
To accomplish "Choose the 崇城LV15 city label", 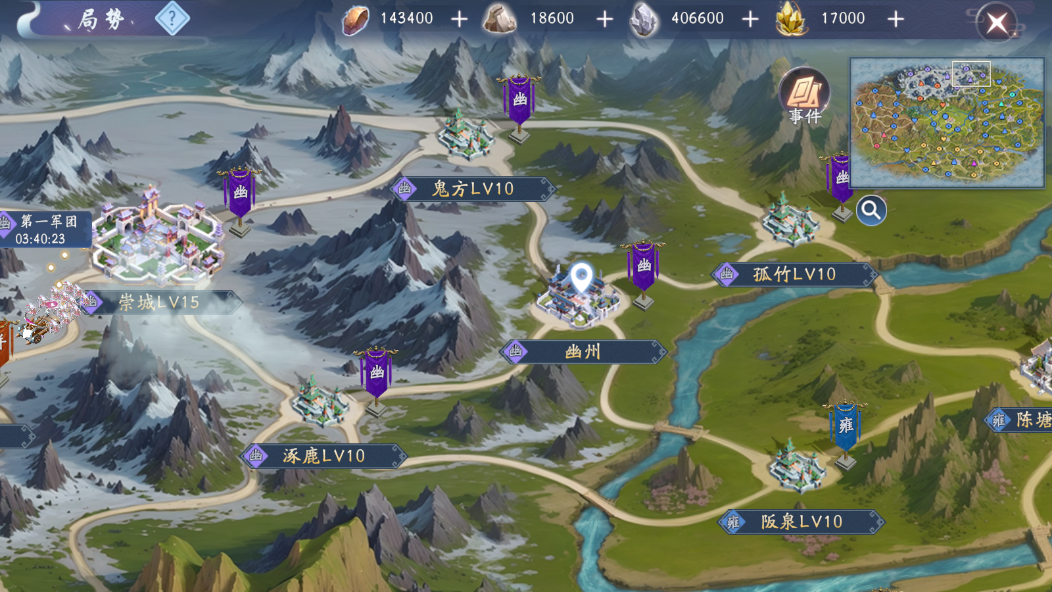I will 159,302.
